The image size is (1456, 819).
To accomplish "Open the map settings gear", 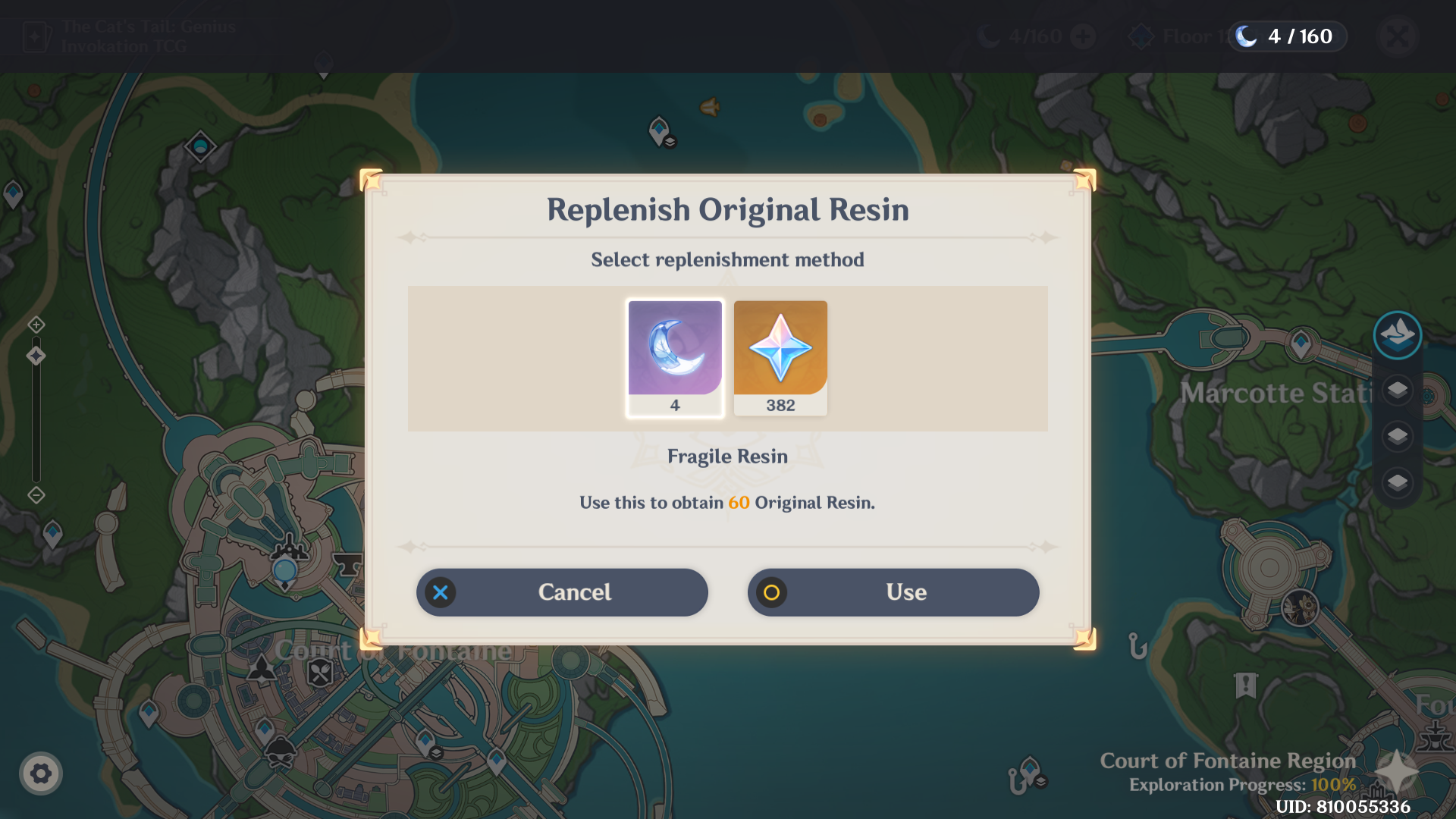I will click(x=41, y=773).
